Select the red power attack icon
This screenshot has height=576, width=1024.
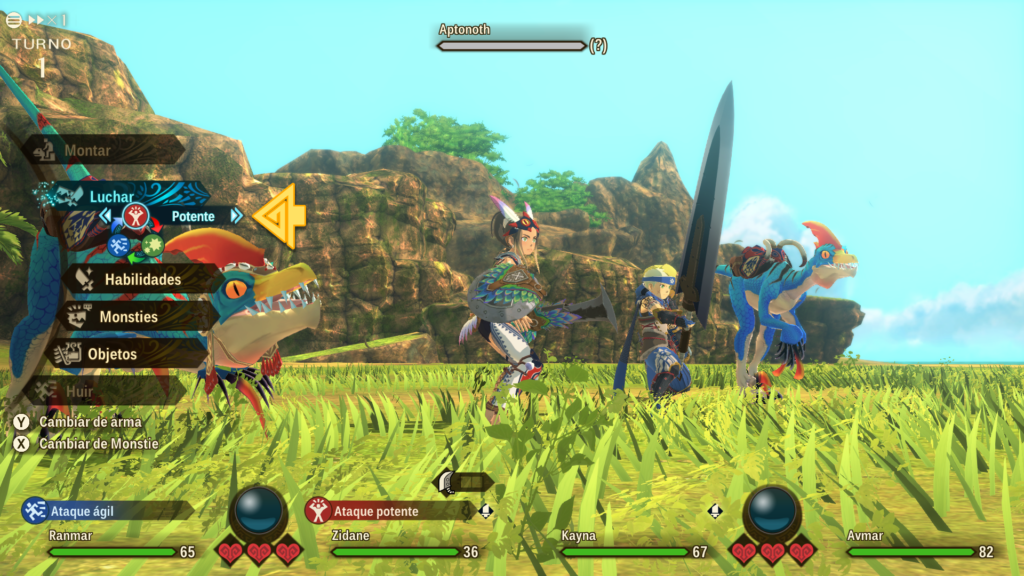(135, 215)
